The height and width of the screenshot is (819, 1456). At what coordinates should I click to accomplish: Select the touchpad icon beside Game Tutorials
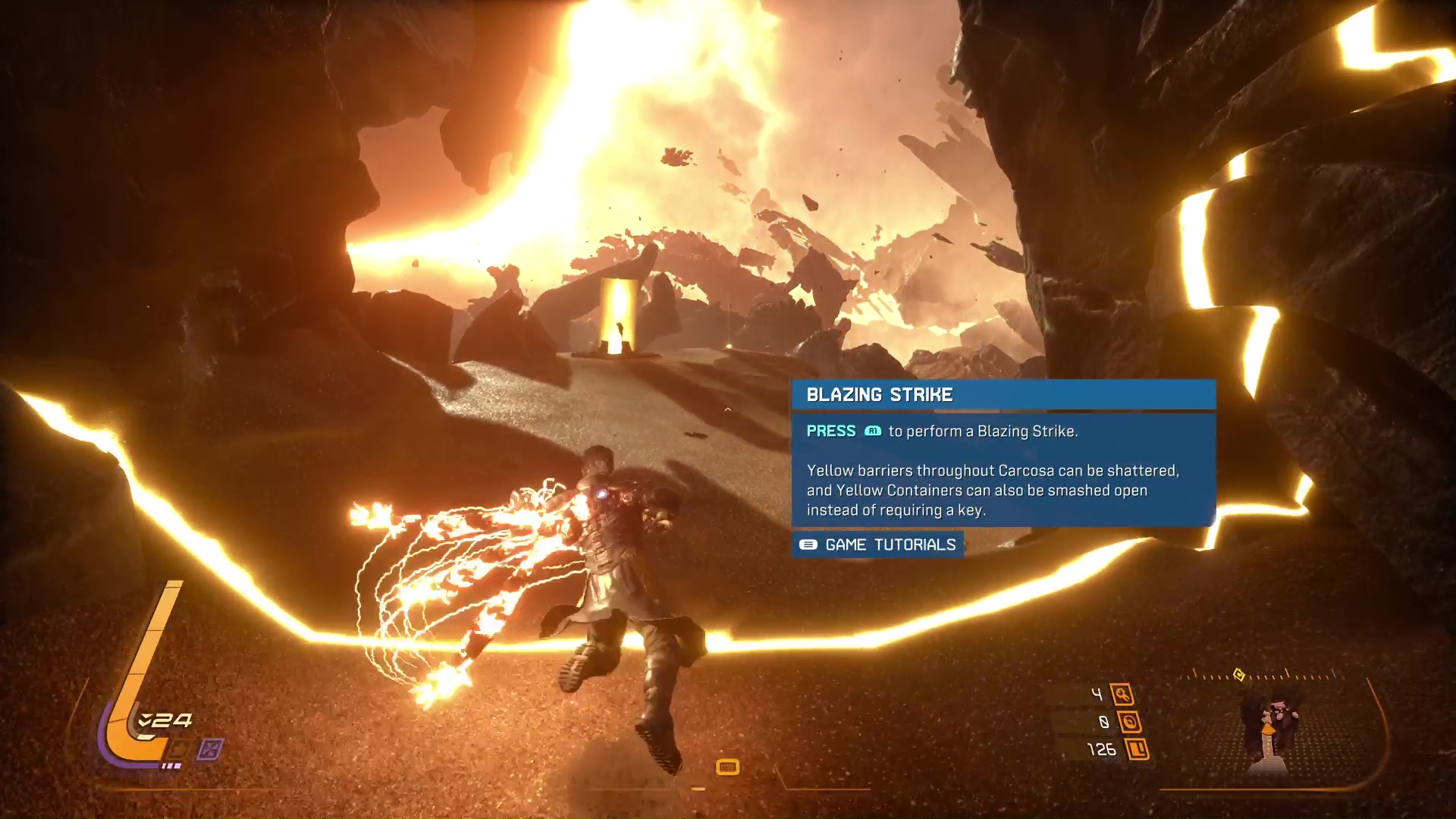tap(807, 544)
